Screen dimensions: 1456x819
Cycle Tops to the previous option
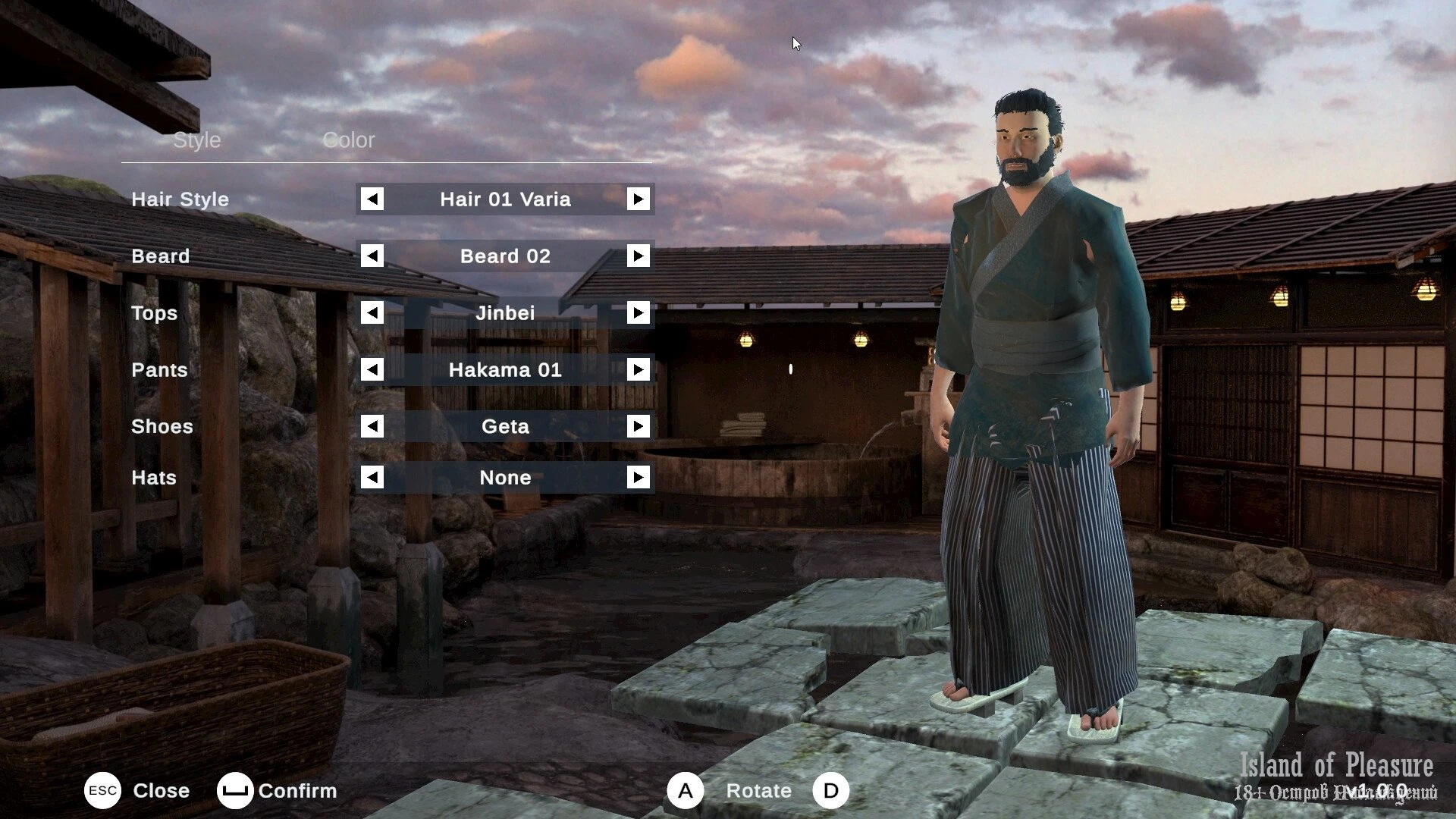[x=372, y=313]
